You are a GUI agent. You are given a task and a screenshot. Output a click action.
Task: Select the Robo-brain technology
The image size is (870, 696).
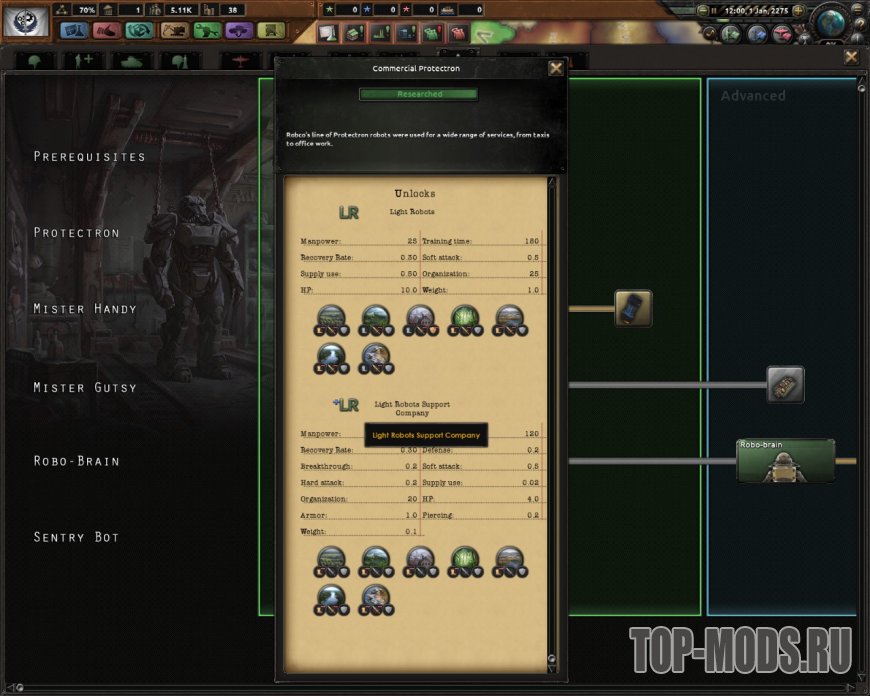click(x=785, y=461)
